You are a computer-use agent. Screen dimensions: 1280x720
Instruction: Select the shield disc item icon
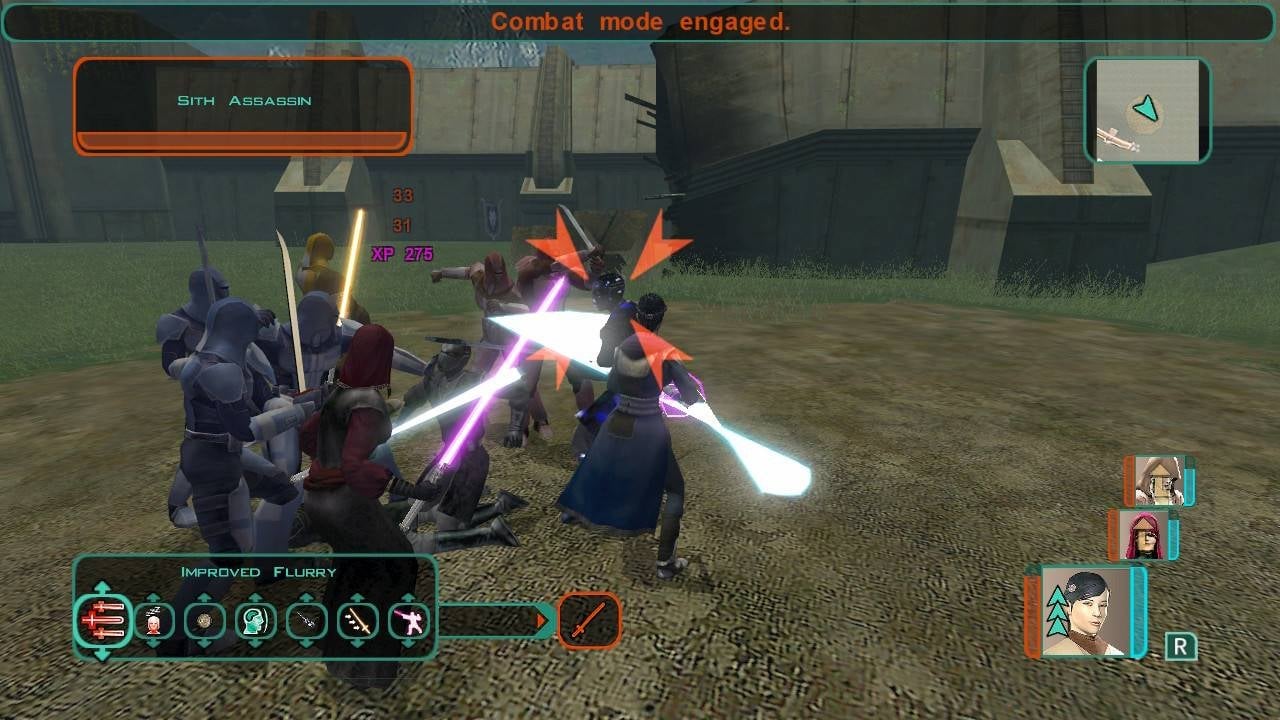click(x=205, y=620)
